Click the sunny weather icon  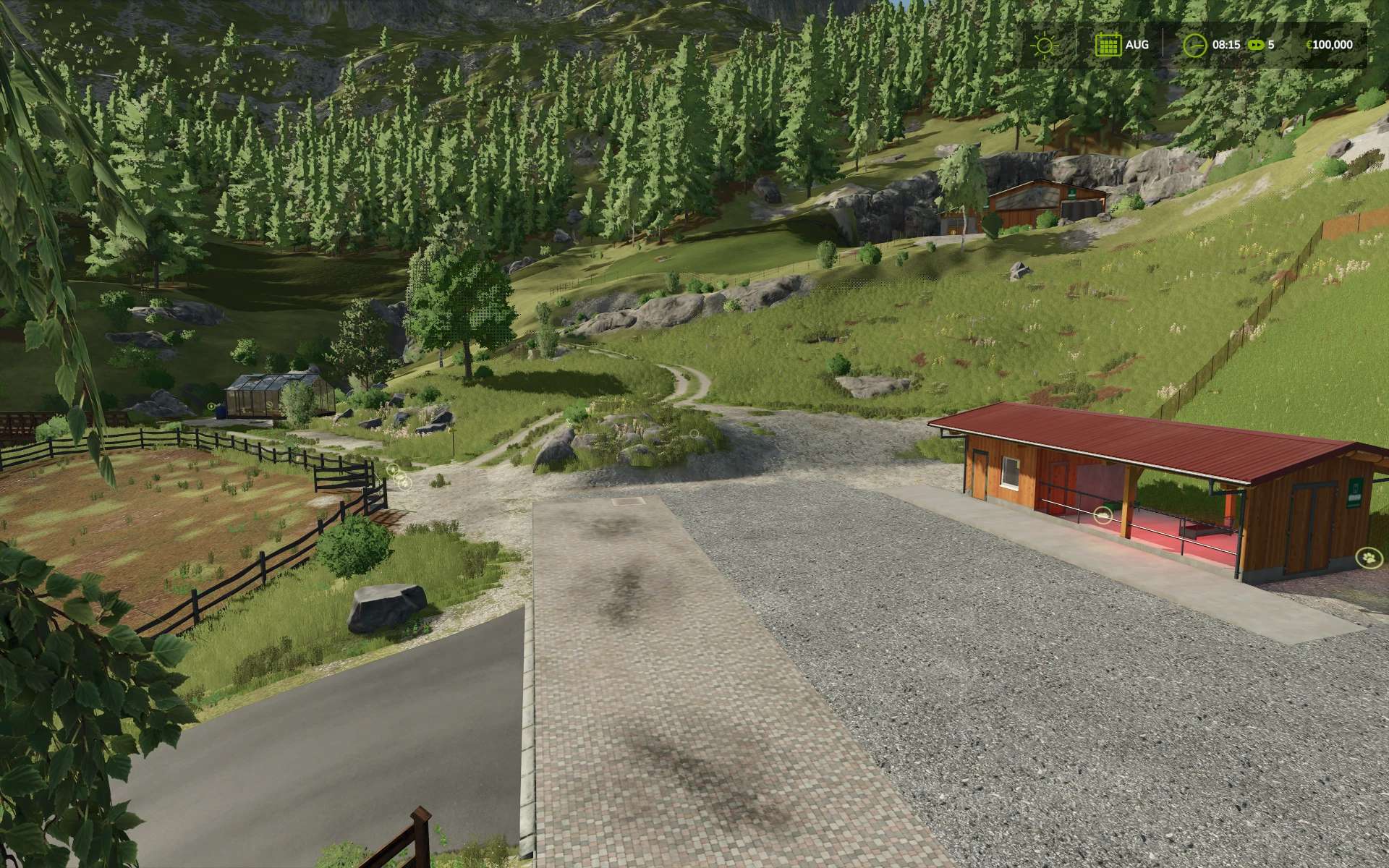coord(1044,45)
